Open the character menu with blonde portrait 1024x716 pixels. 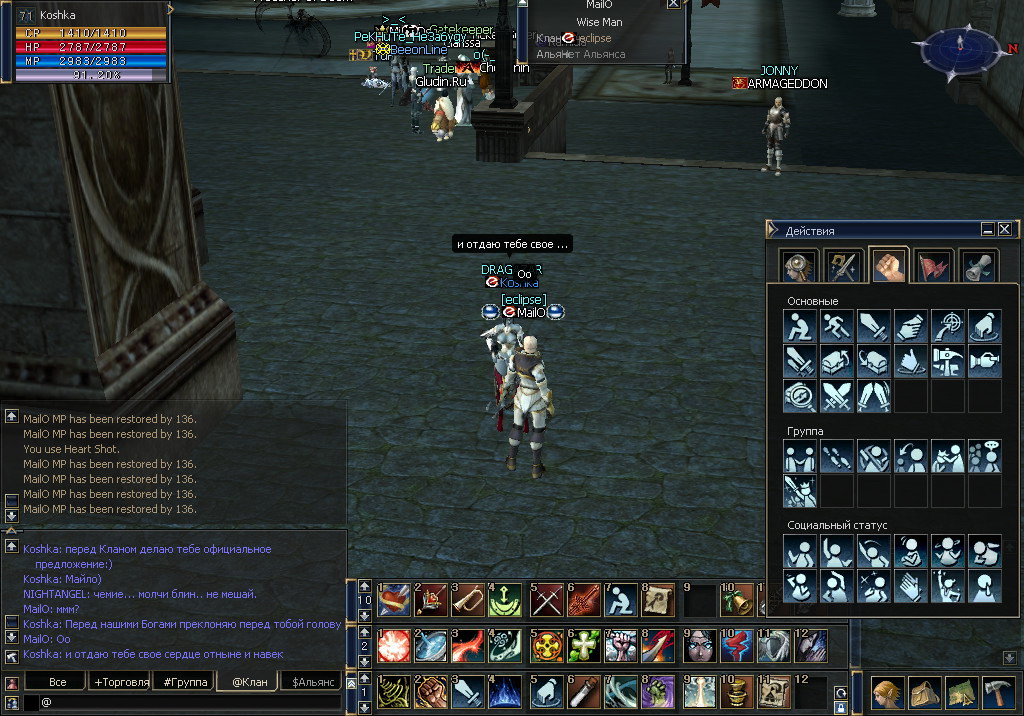tap(883, 692)
